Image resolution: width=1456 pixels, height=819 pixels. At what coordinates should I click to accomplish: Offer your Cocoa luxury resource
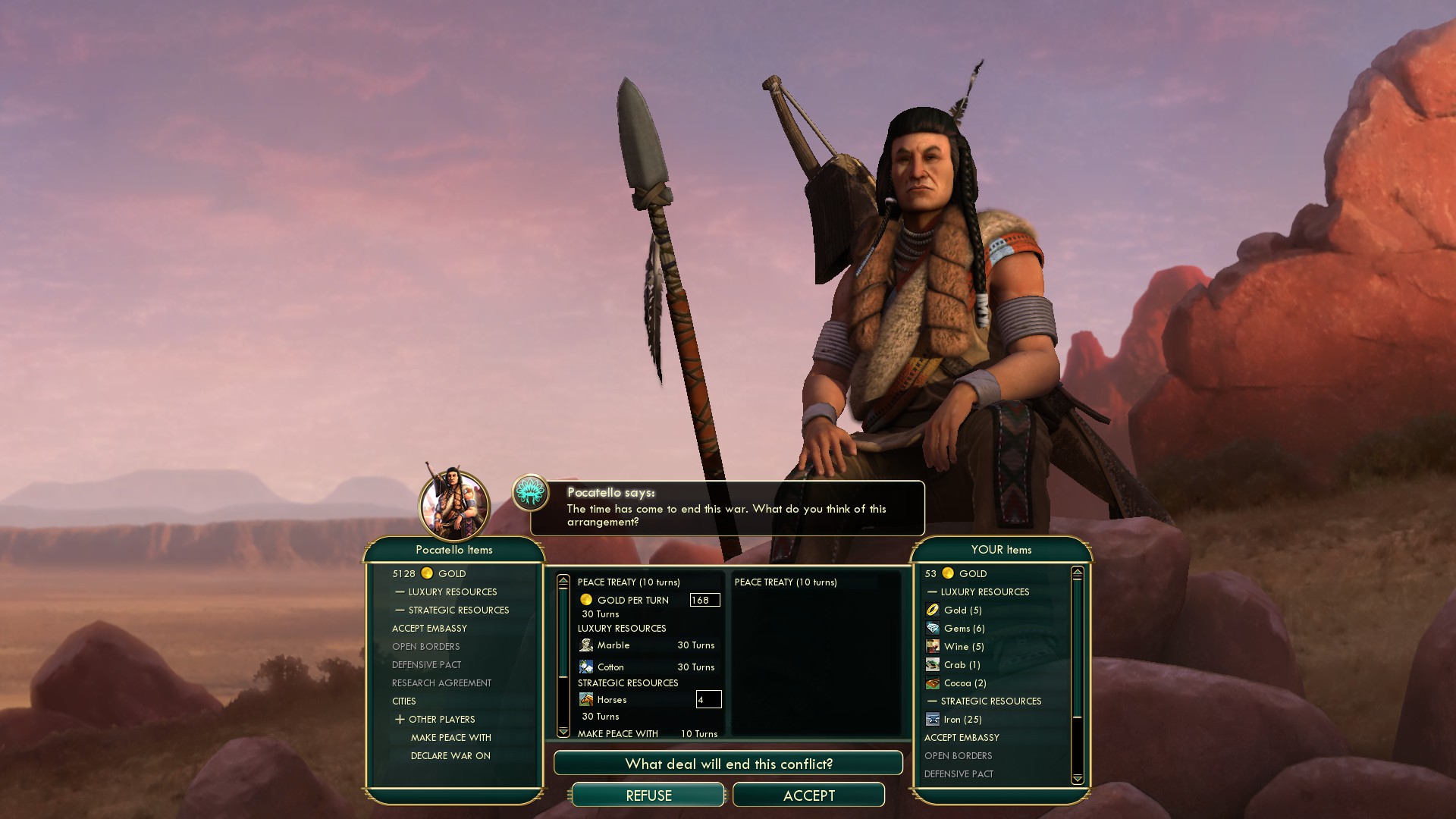tap(965, 683)
